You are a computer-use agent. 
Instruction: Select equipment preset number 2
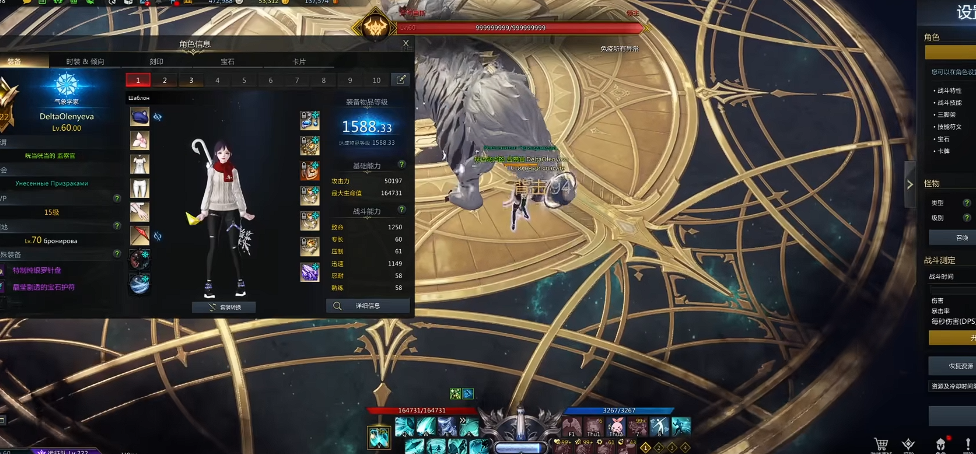click(x=164, y=80)
